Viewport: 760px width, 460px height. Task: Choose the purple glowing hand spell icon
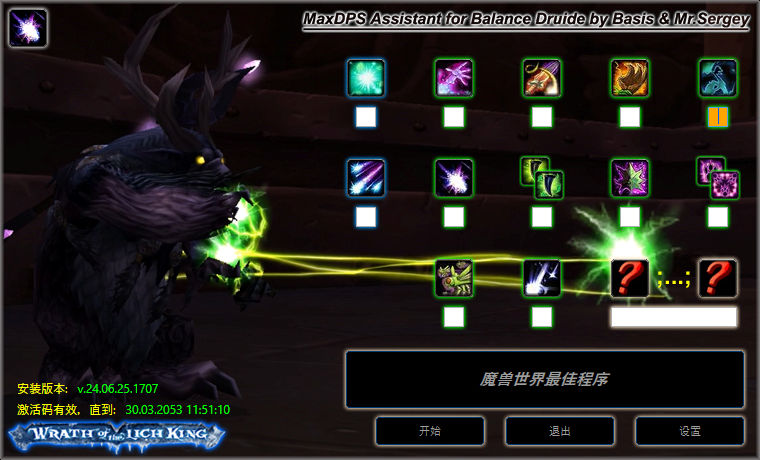point(454,78)
